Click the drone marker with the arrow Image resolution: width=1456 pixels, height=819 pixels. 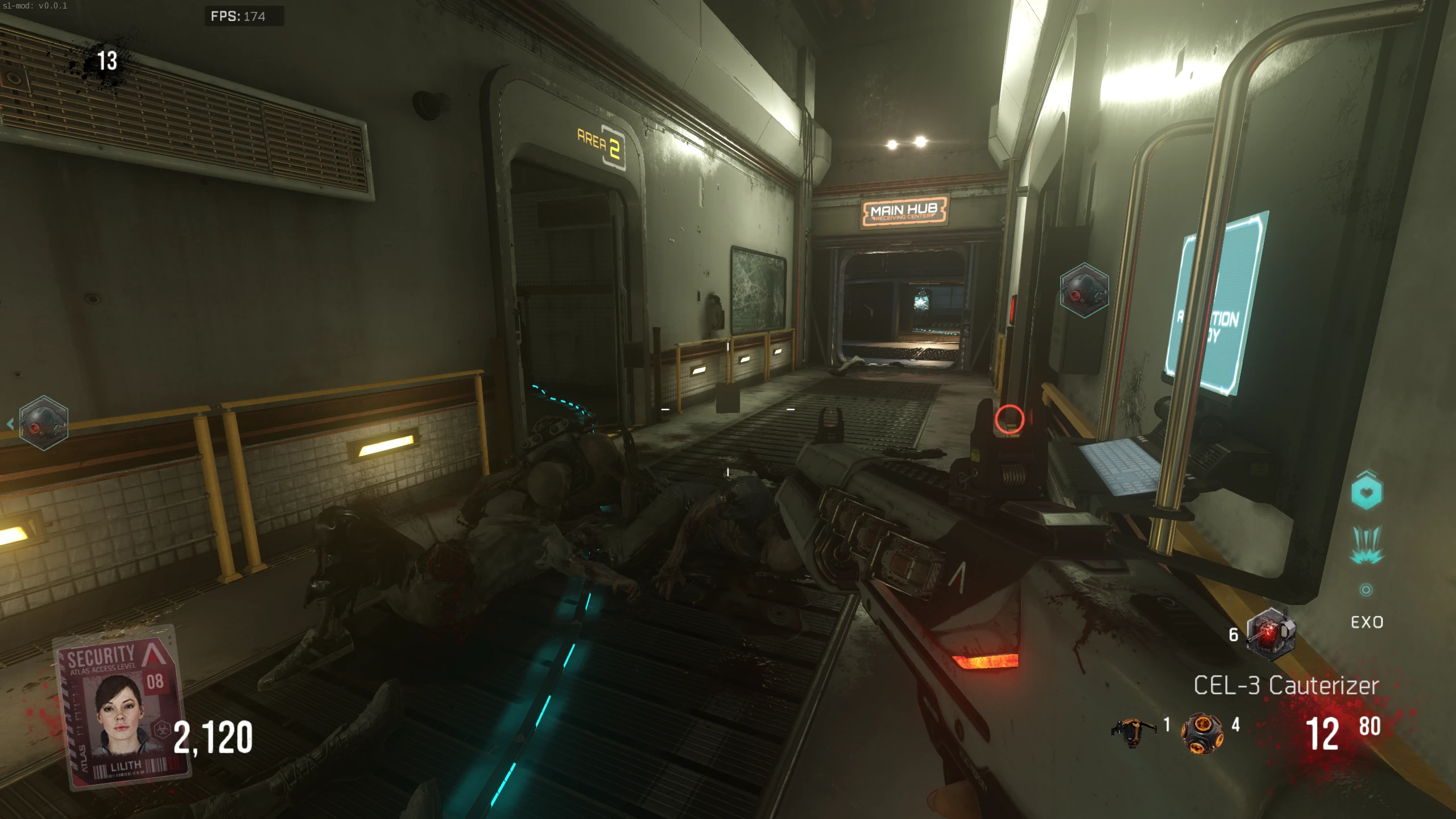[43, 423]
